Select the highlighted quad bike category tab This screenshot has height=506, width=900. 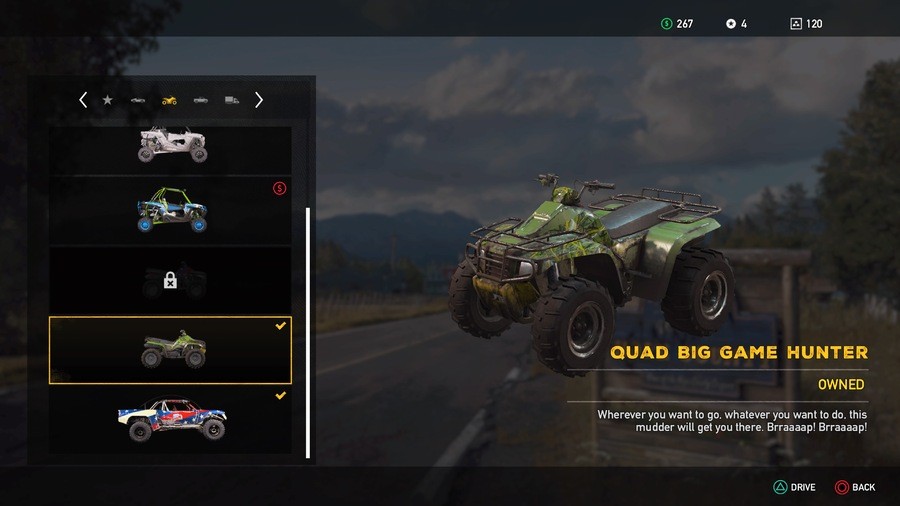pos(169,100)
